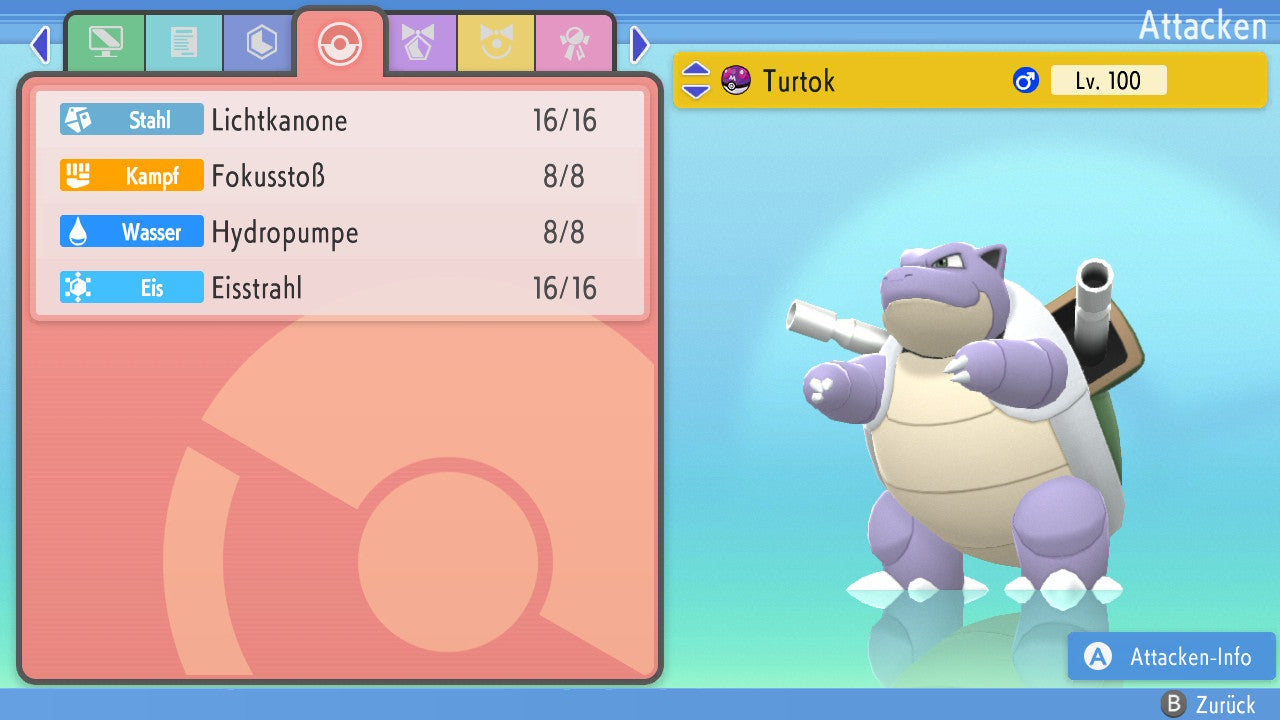
Task: Open the Attacken-Info button
Action: pyautogui.click(x=1171, y=656)
